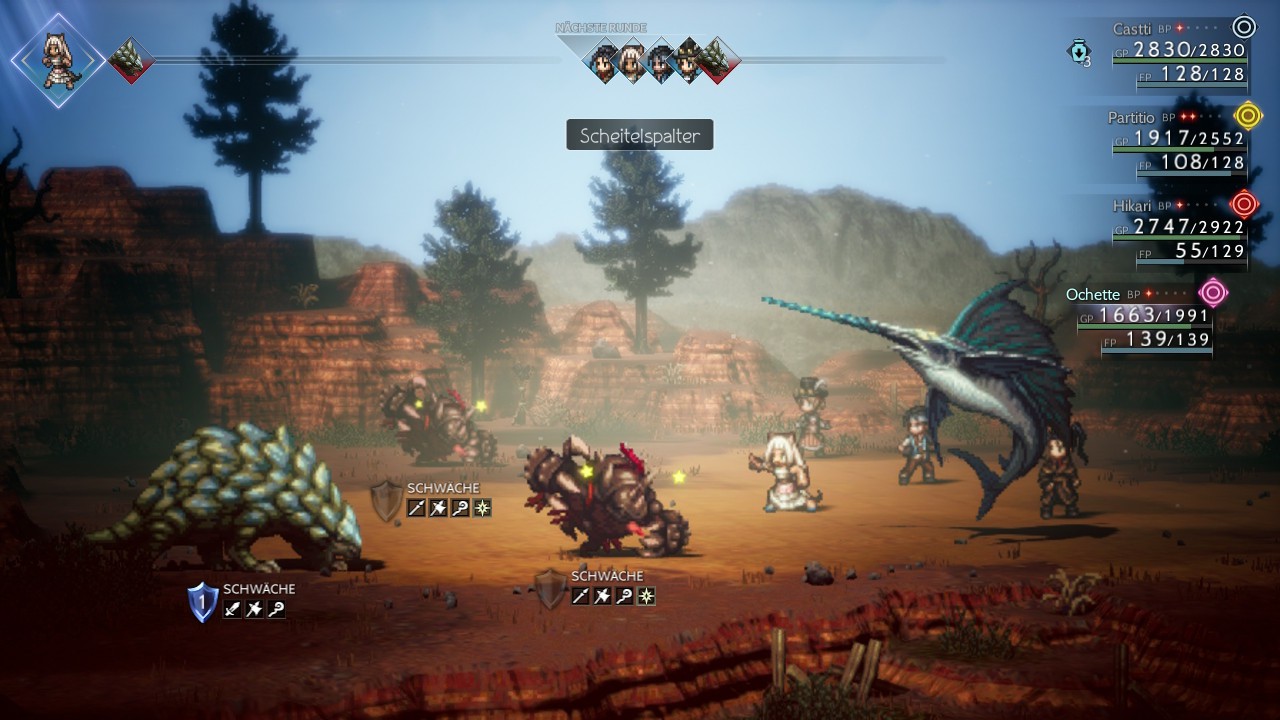Inspect the blue debuff icon beside Castti
The height and width of the screenshot is (720, 1280).
pos(1078,53)
